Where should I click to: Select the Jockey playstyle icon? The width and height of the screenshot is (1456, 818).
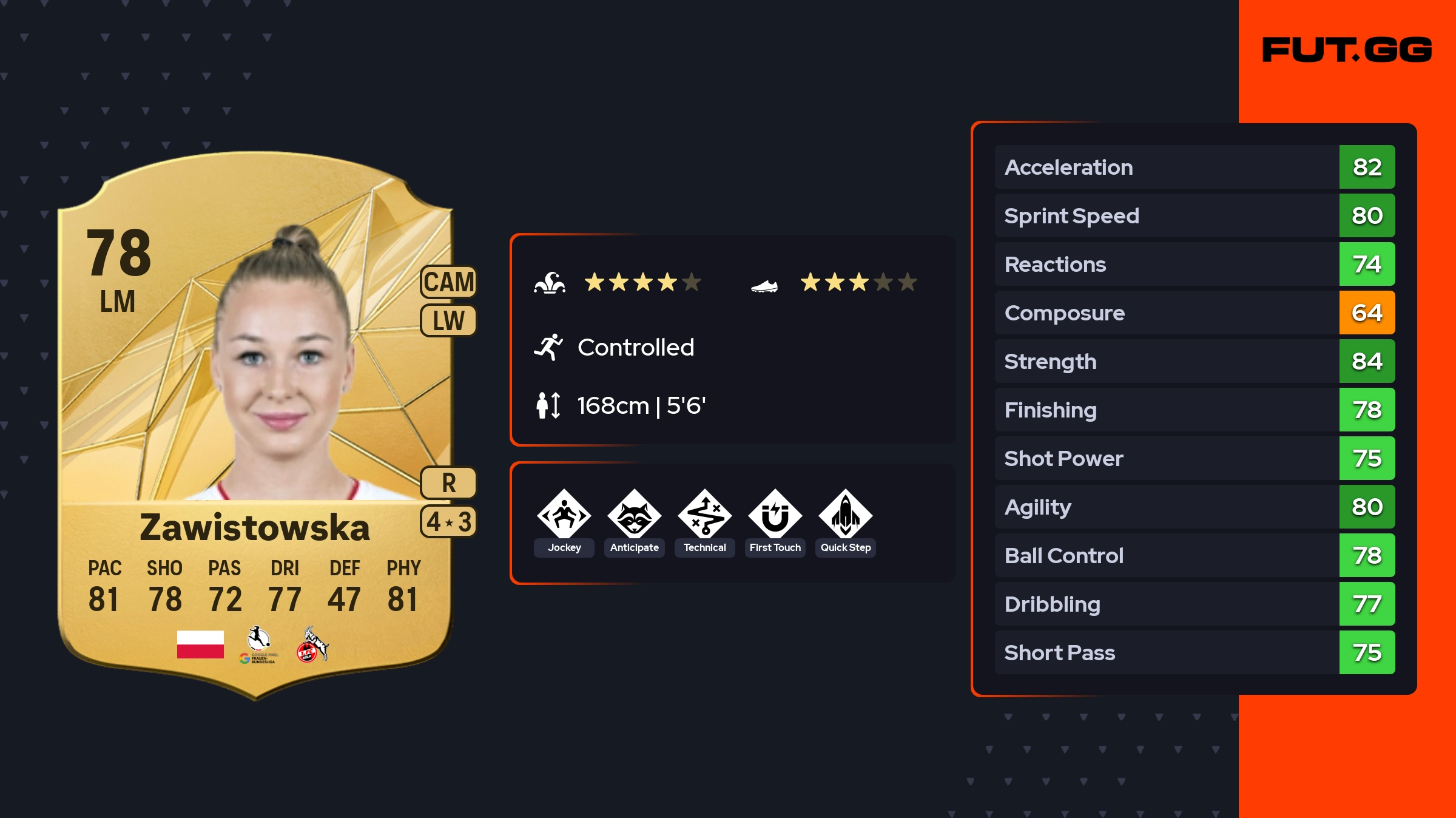click(x=564, y=516)
